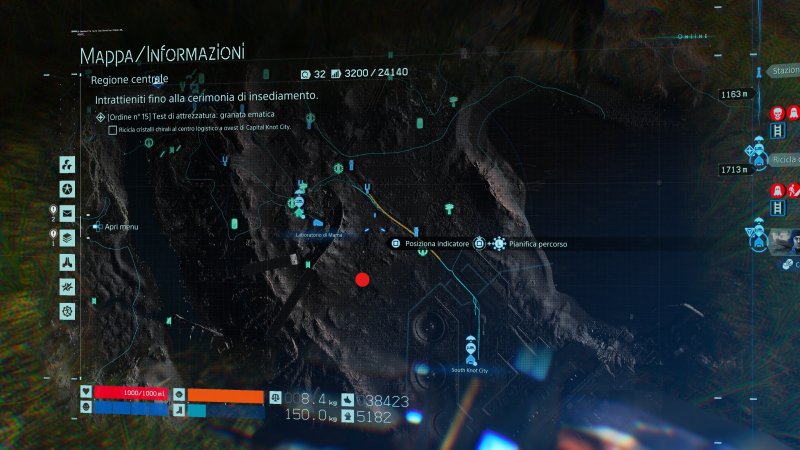Open the mail envelope icon in sidebar
Viewport: 800px width, 450px height.
(67, 213)
